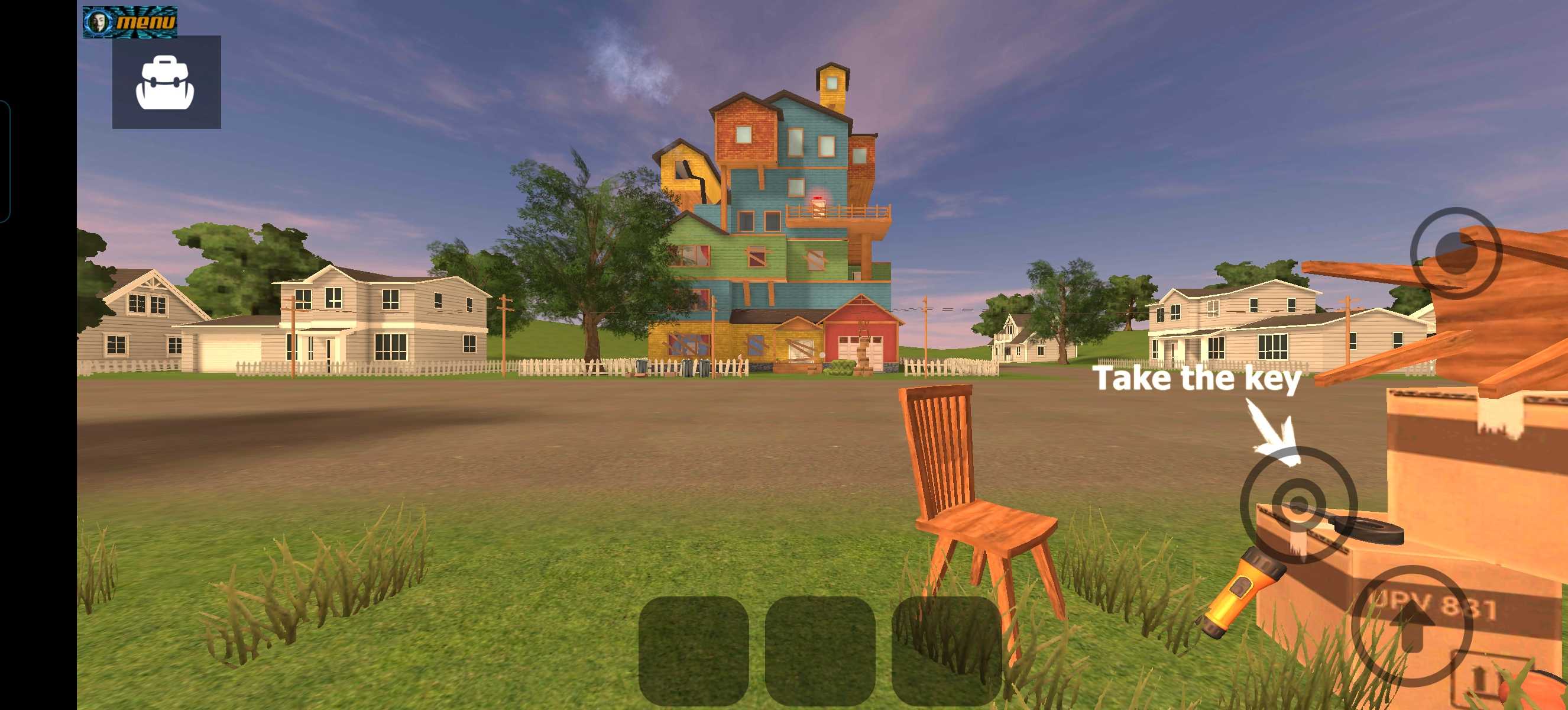Screen dimensions: 1568x710
Task: Tap the target-circle take button
Action: click(1298, 505)
